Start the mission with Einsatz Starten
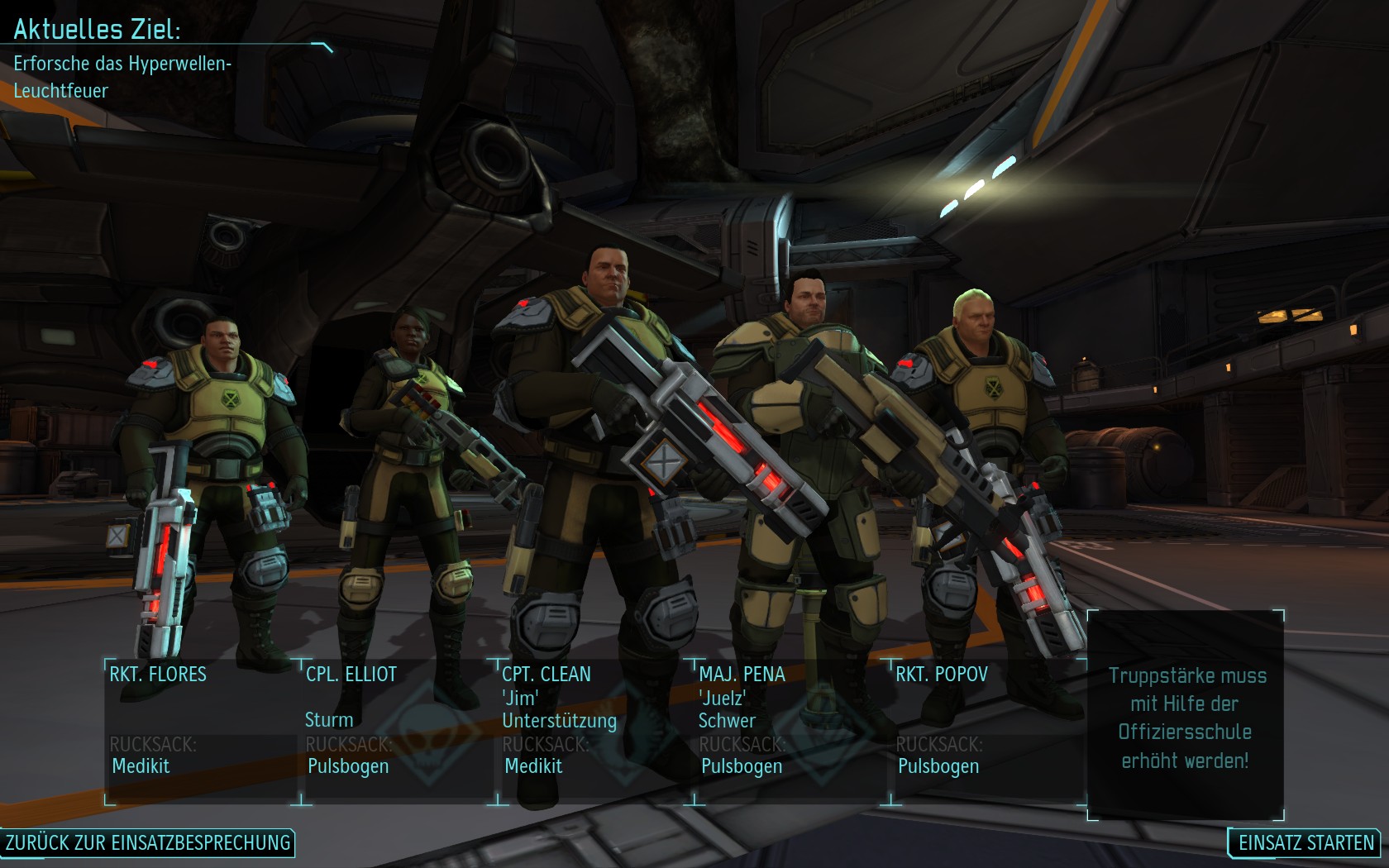 coord(1305,842)
